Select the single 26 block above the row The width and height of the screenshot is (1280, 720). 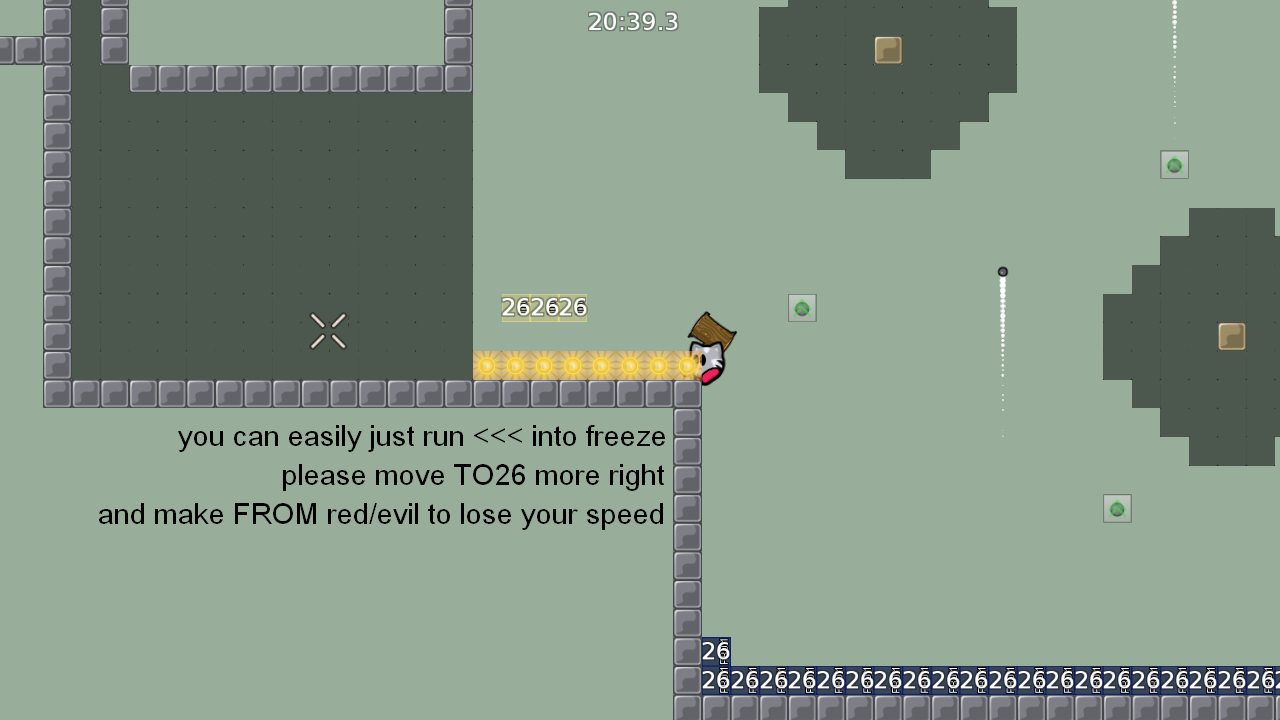coord(716,651)
